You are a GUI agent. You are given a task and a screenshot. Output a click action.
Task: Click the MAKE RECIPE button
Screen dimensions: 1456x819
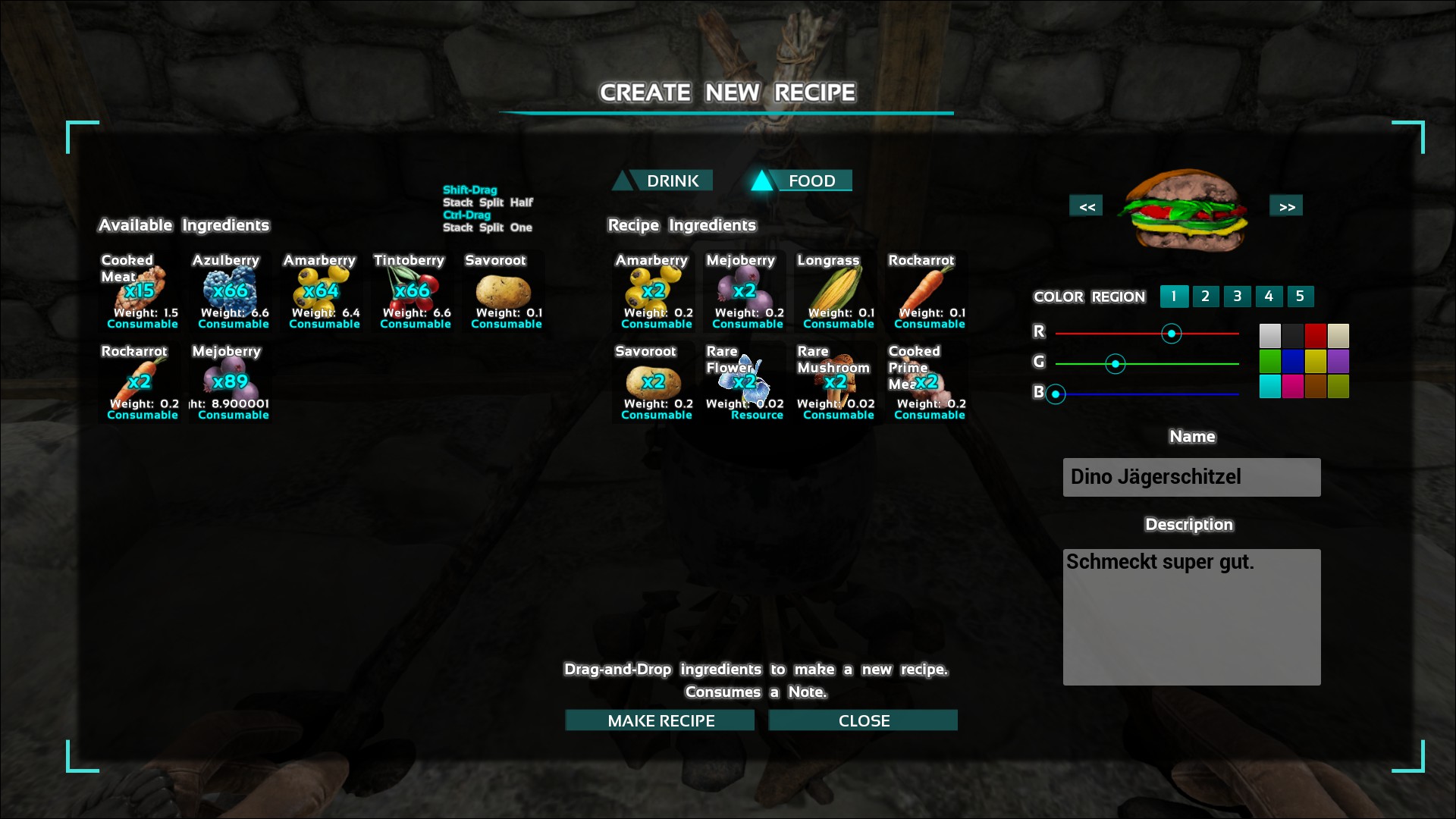pyautogui.click(x=660, y=720)
